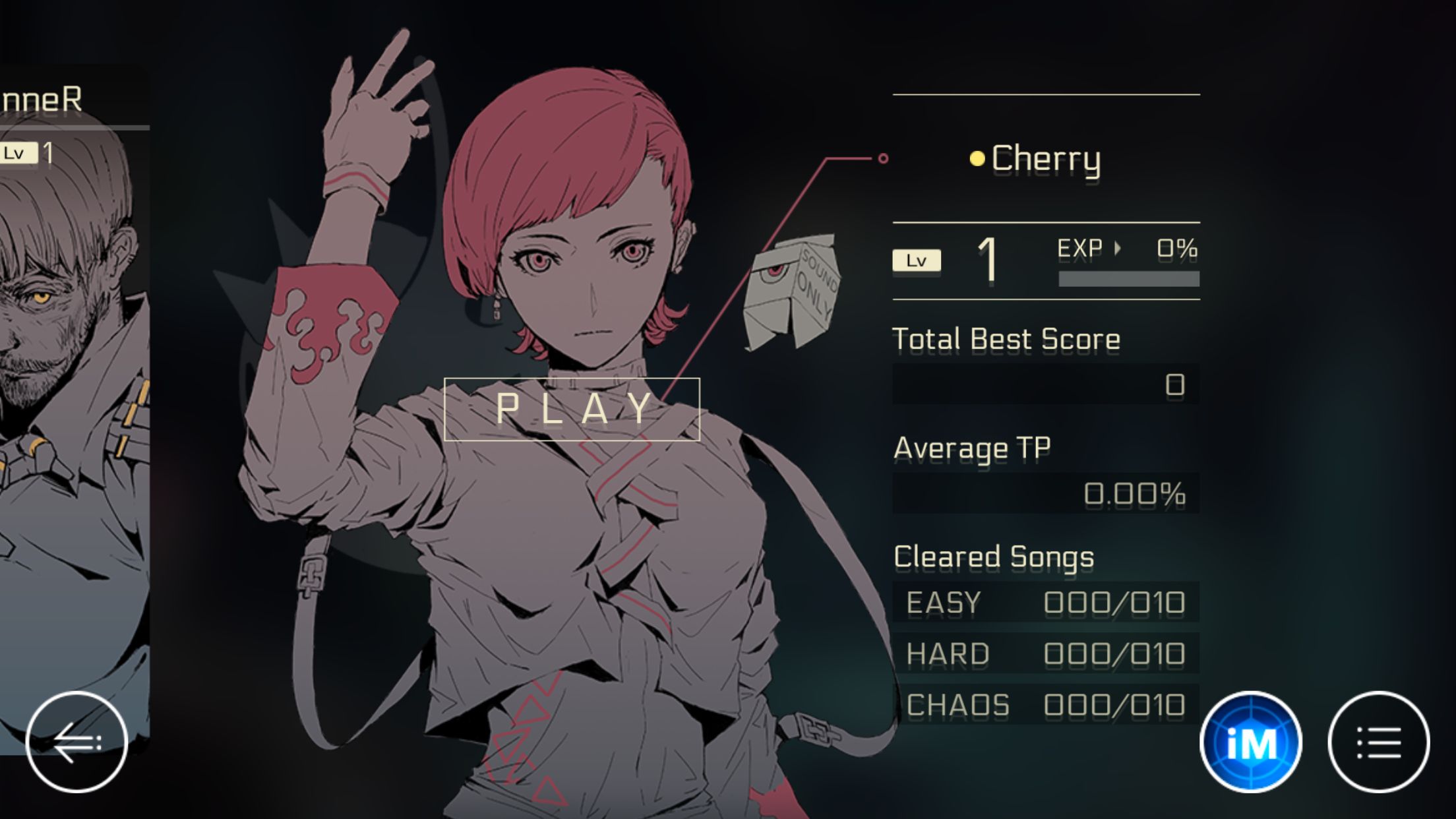Tap PLAY to start Cherry's chapter
The height and width of the screenshot is (819, 1456).
(x=572, y=408)
